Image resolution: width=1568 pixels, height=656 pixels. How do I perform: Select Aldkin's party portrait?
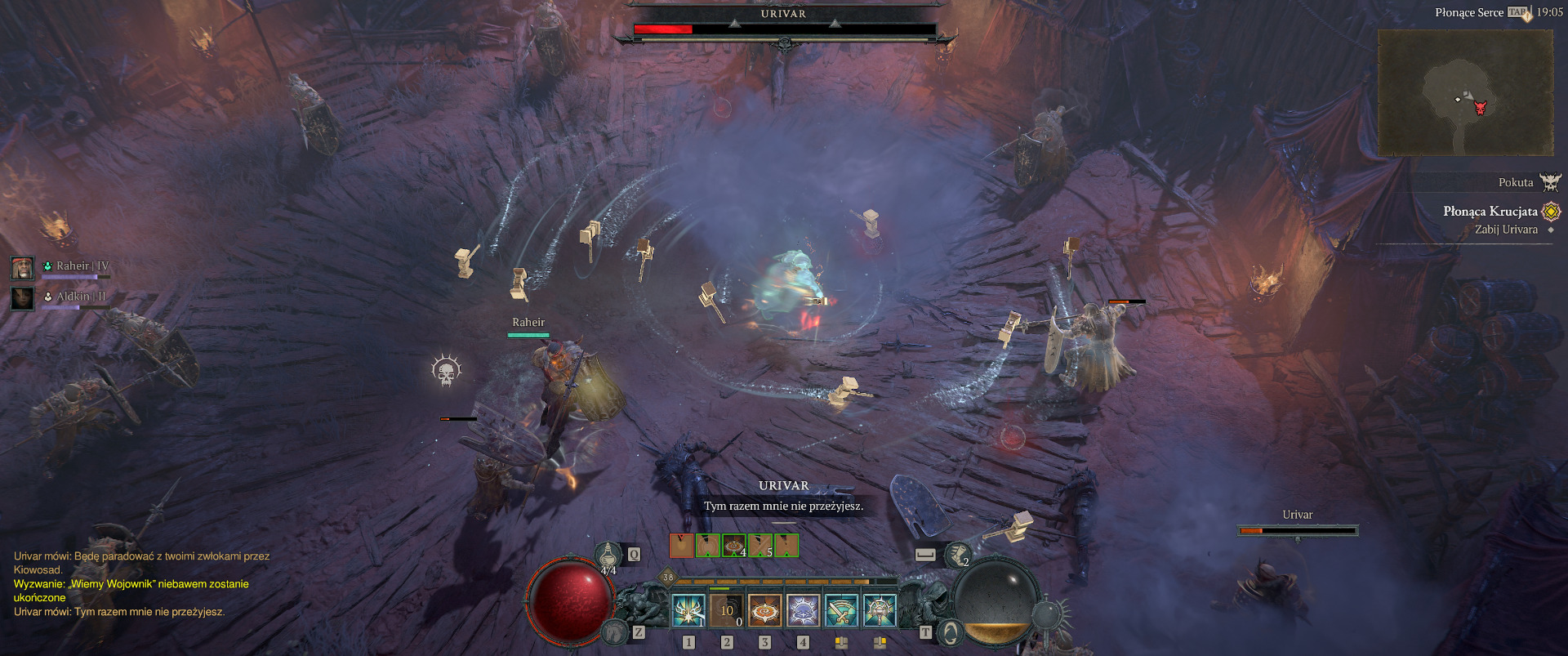[x=22, y=297]
